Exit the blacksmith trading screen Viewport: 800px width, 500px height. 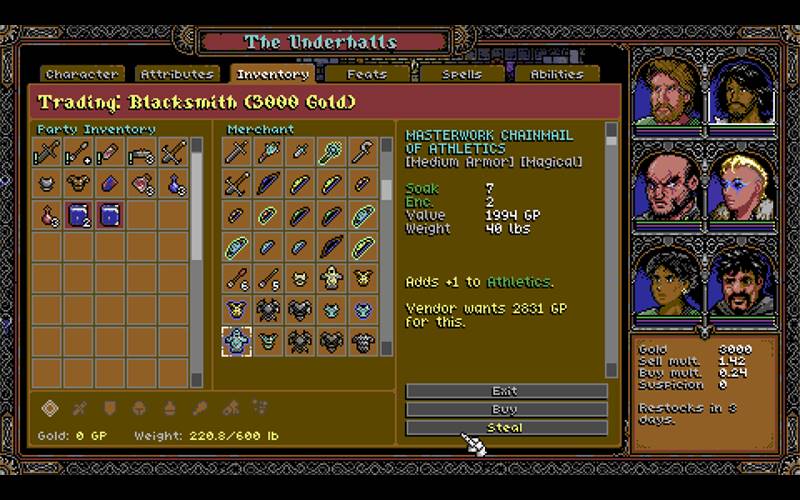click(506, 391)
